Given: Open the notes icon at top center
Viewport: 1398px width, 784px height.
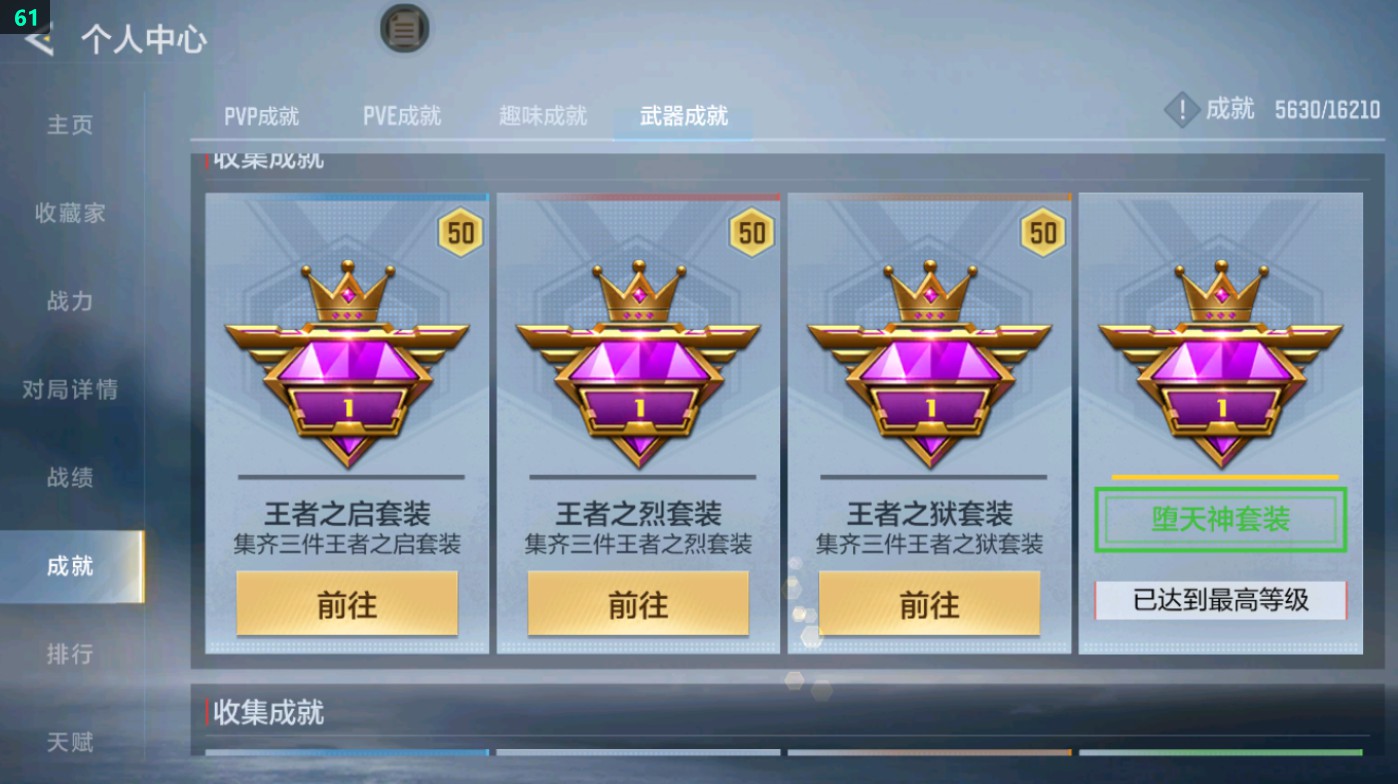Looking at the screenshot, I should tap(404, 29).
